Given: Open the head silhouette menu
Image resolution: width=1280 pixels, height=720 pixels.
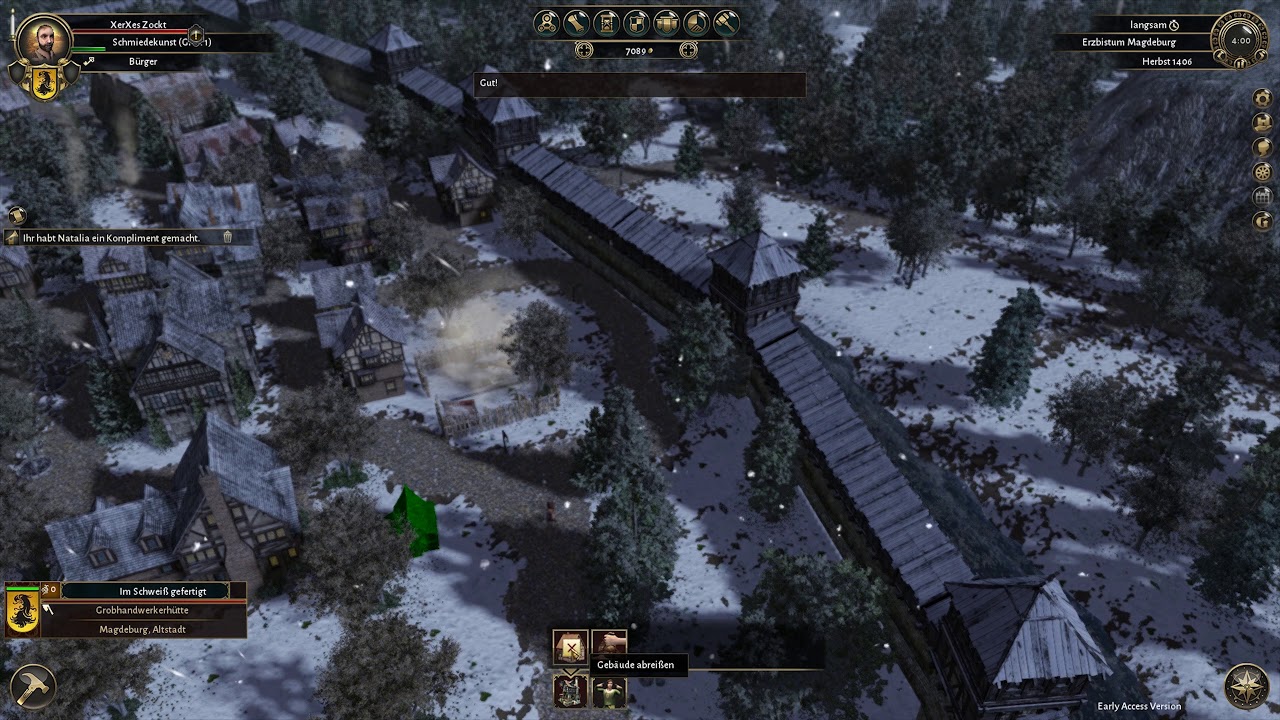Looking at the screenshot, I should point(1262,146).
